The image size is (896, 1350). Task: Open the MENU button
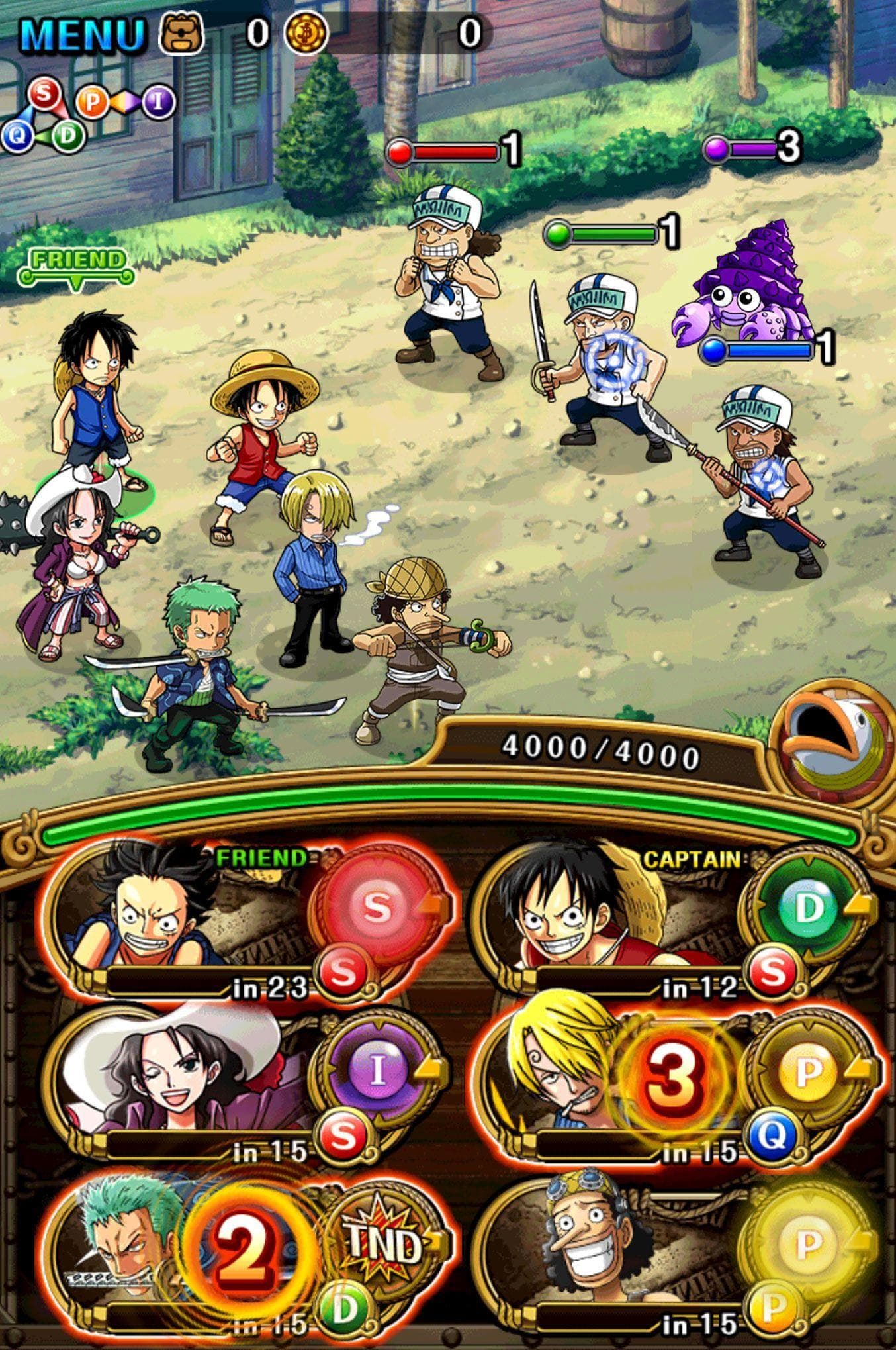point(82,33)
